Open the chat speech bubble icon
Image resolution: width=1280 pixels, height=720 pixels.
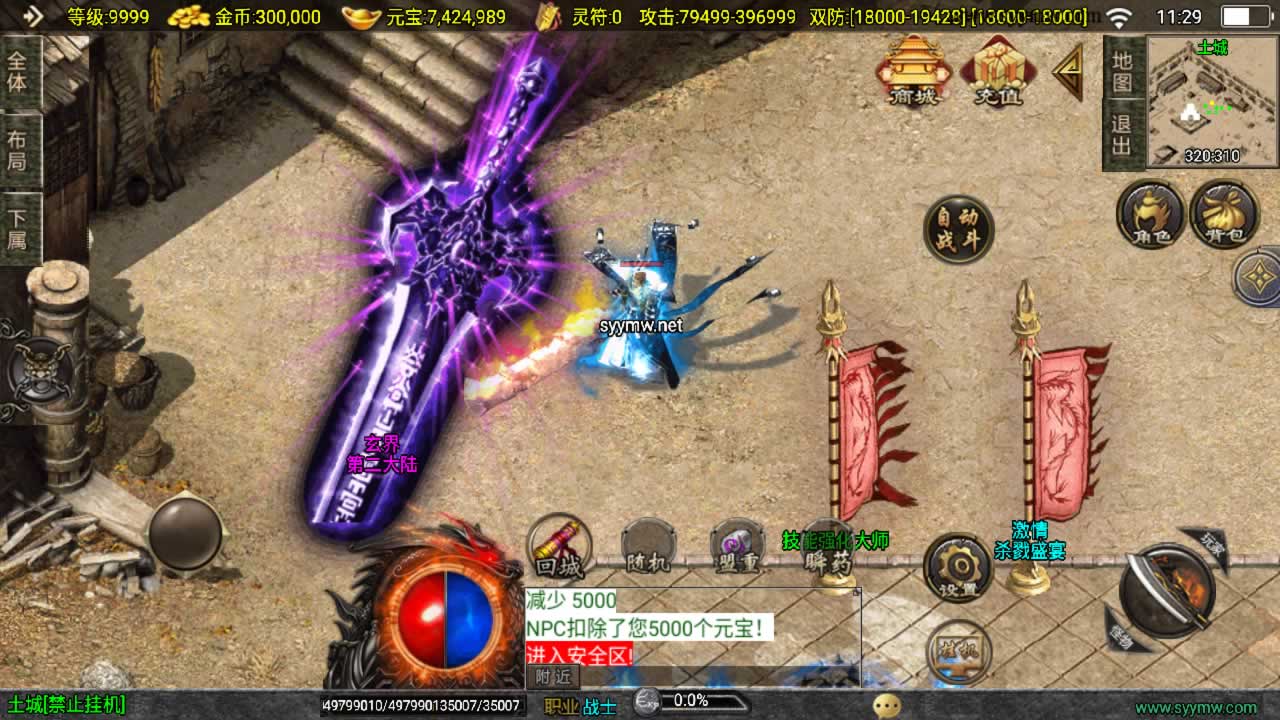pos(886,706)
